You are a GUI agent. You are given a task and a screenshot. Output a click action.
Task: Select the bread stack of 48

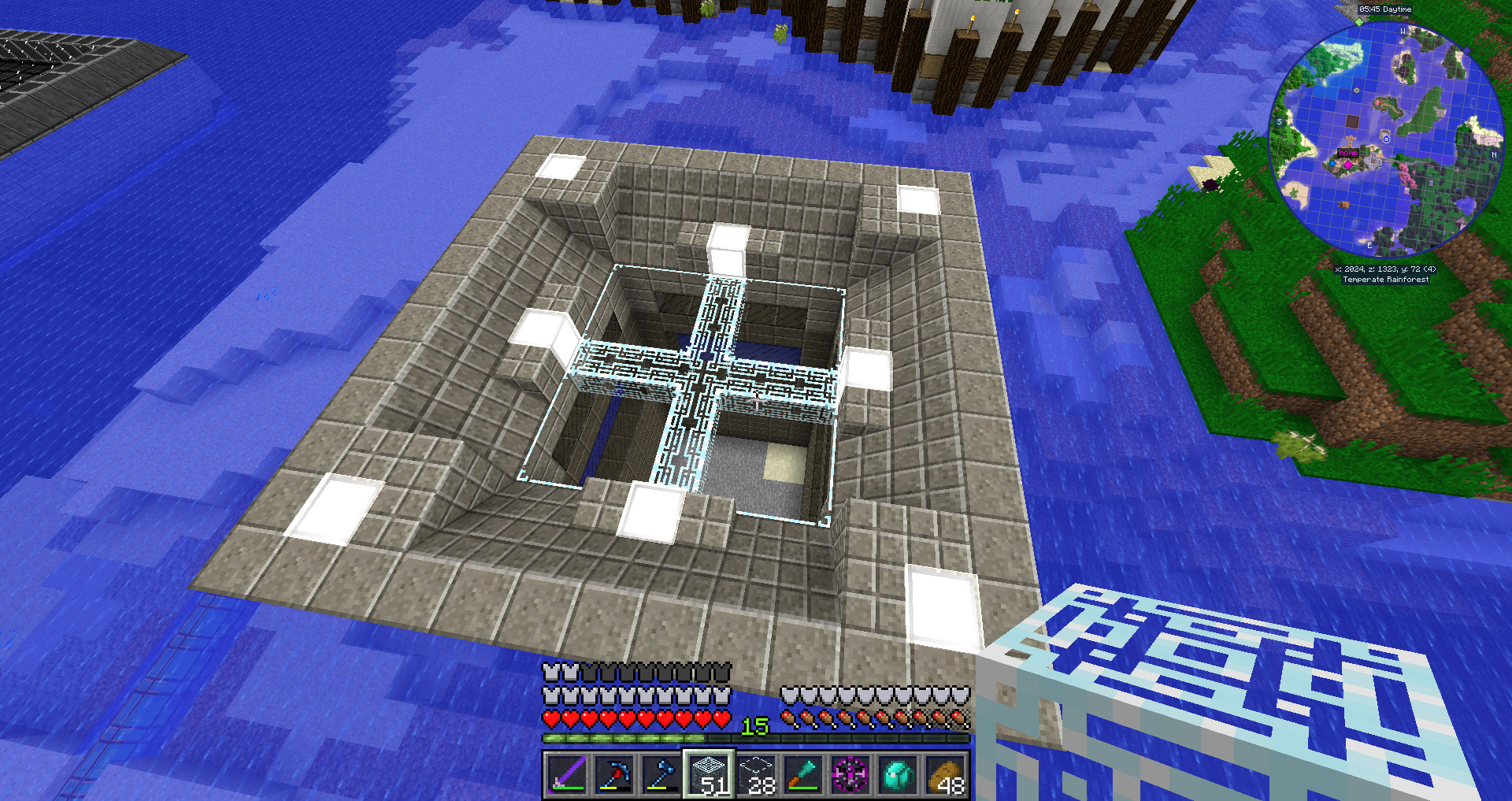(x=945, y=774)
